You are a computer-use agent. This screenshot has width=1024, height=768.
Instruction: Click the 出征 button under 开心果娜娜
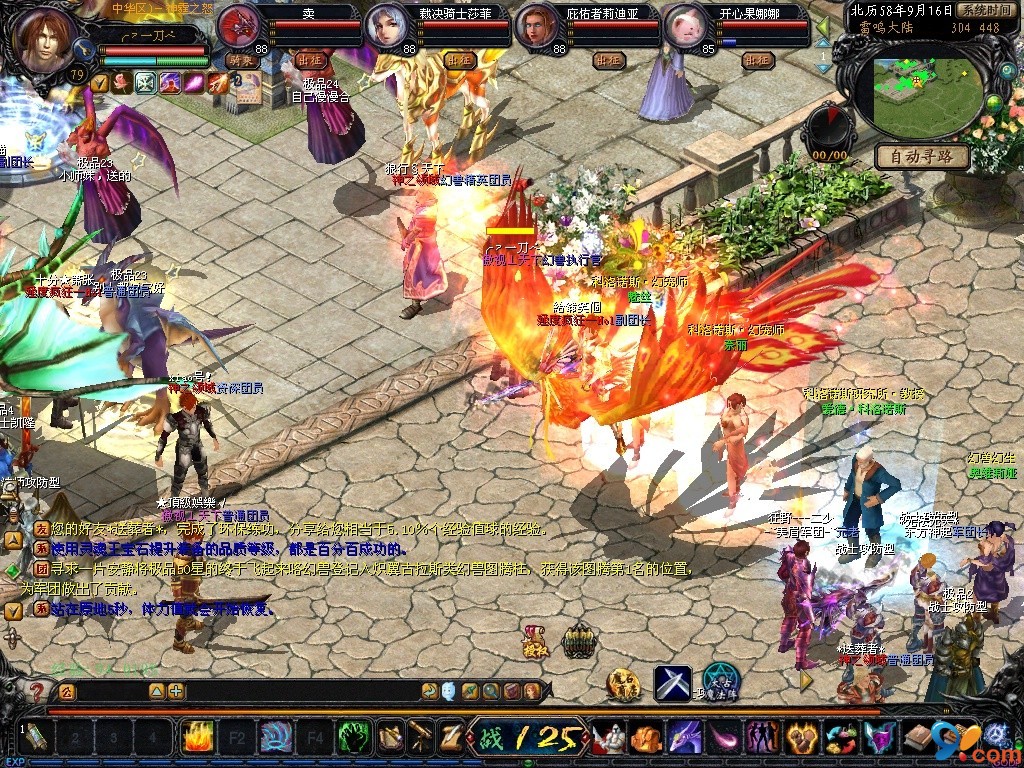pos(758,60)
